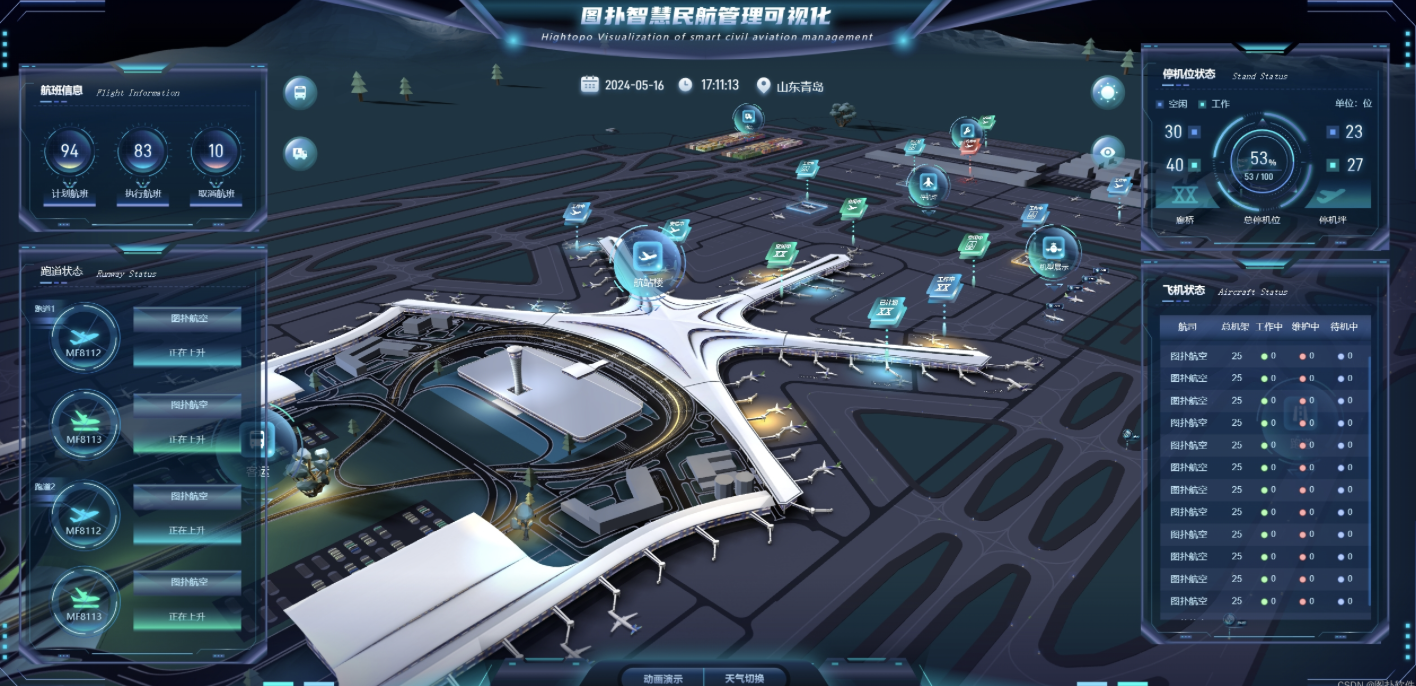Toggle the sun icon button

click(x=1107, y=93)
